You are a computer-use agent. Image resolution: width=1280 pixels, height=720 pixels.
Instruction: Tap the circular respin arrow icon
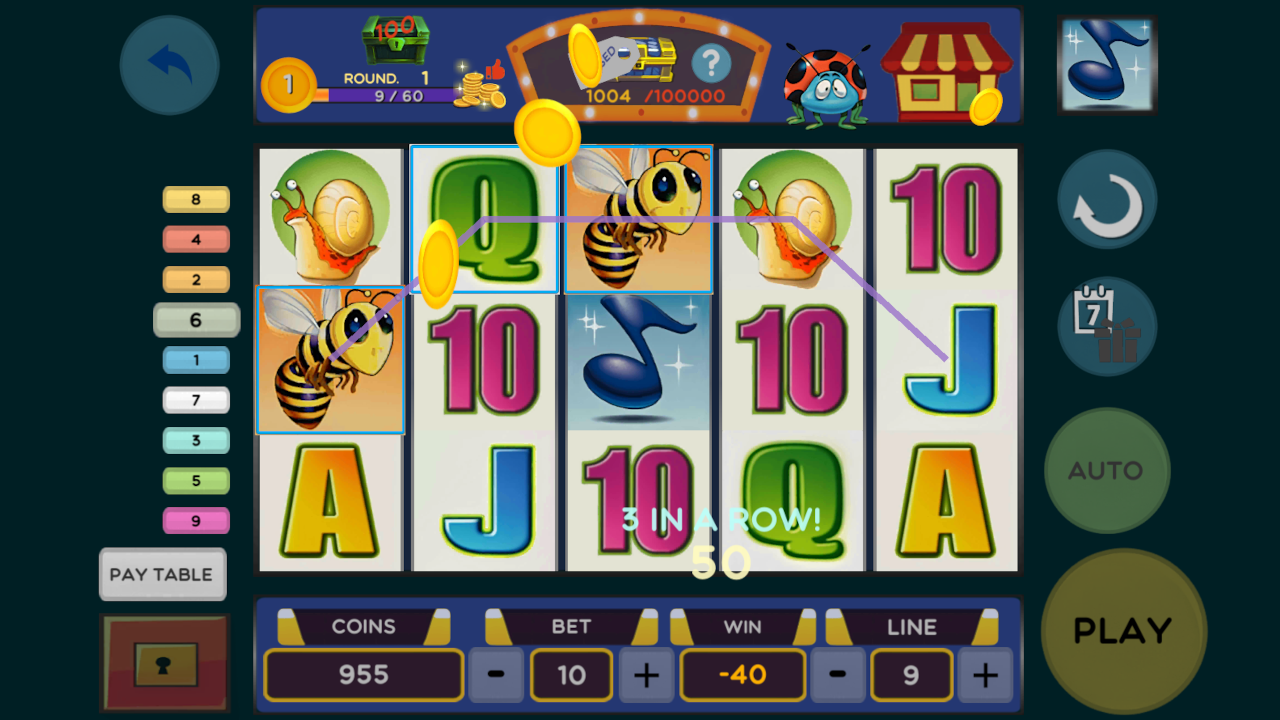(1107, 199)
